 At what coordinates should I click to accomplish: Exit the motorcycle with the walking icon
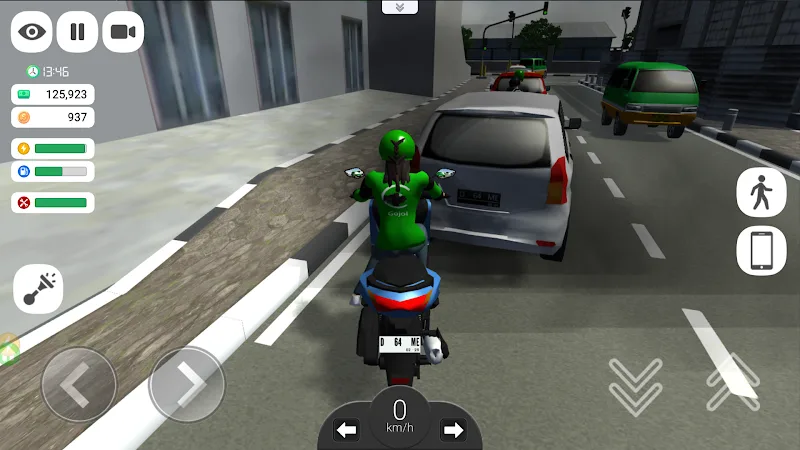761,192
